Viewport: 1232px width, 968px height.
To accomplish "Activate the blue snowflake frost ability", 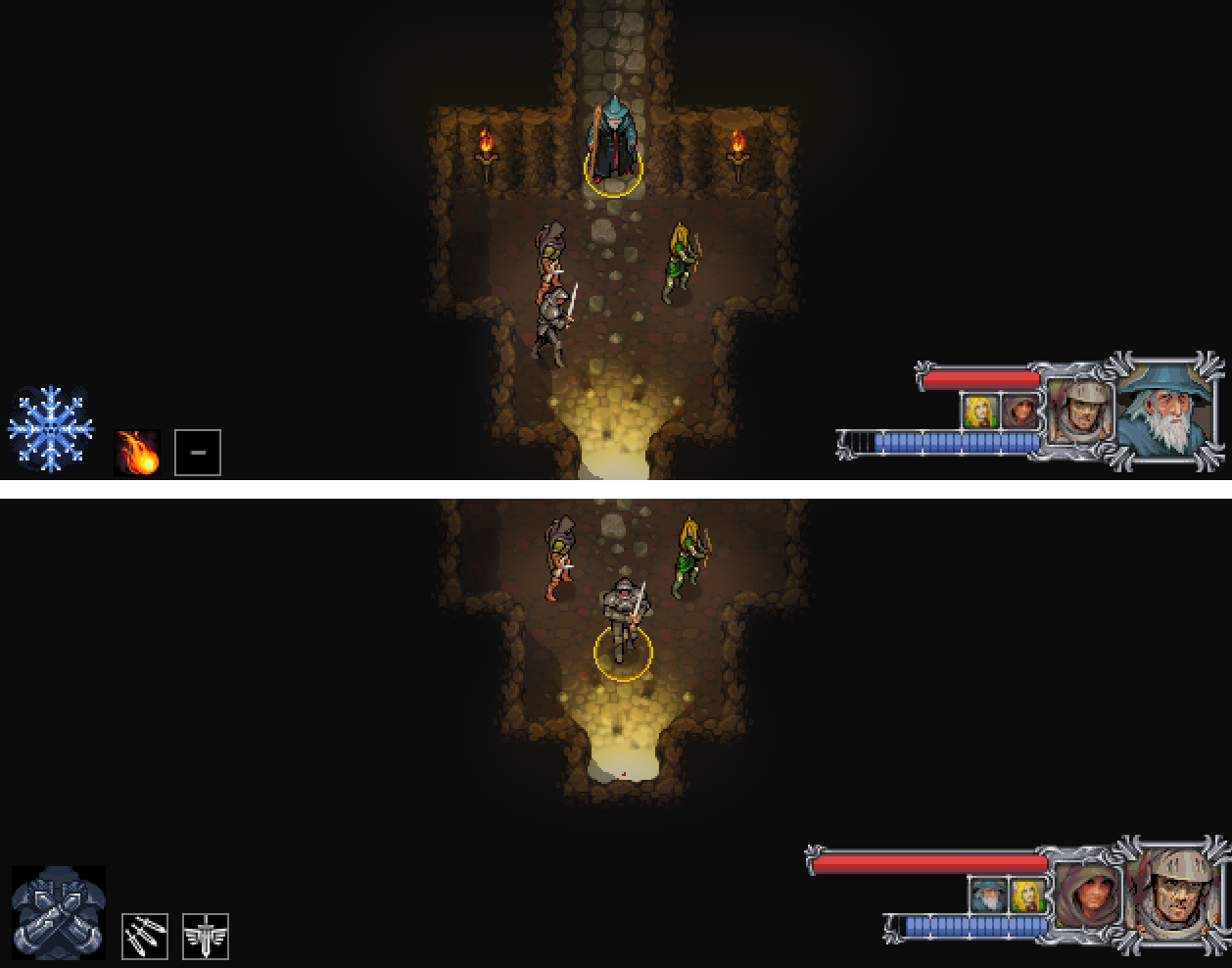I will (51, 429).
